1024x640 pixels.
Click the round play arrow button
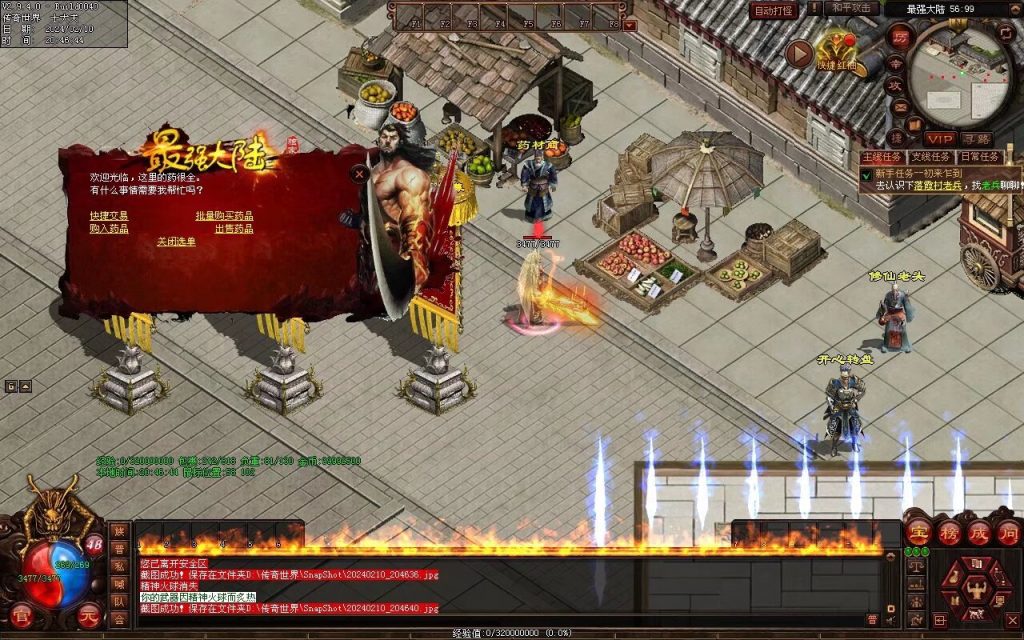click(x=799, y=53)
